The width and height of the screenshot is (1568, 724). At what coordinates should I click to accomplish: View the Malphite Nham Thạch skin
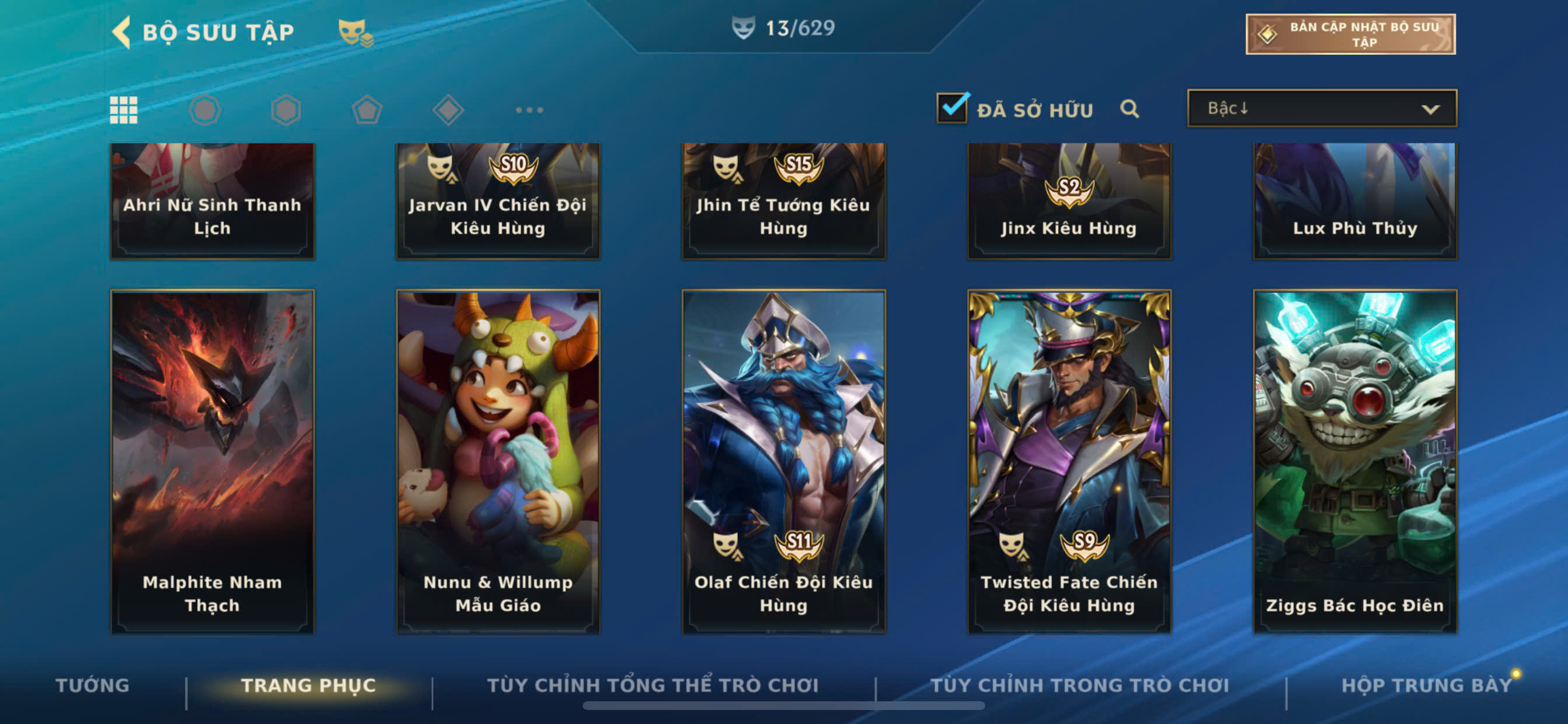[x=212, y=461]
